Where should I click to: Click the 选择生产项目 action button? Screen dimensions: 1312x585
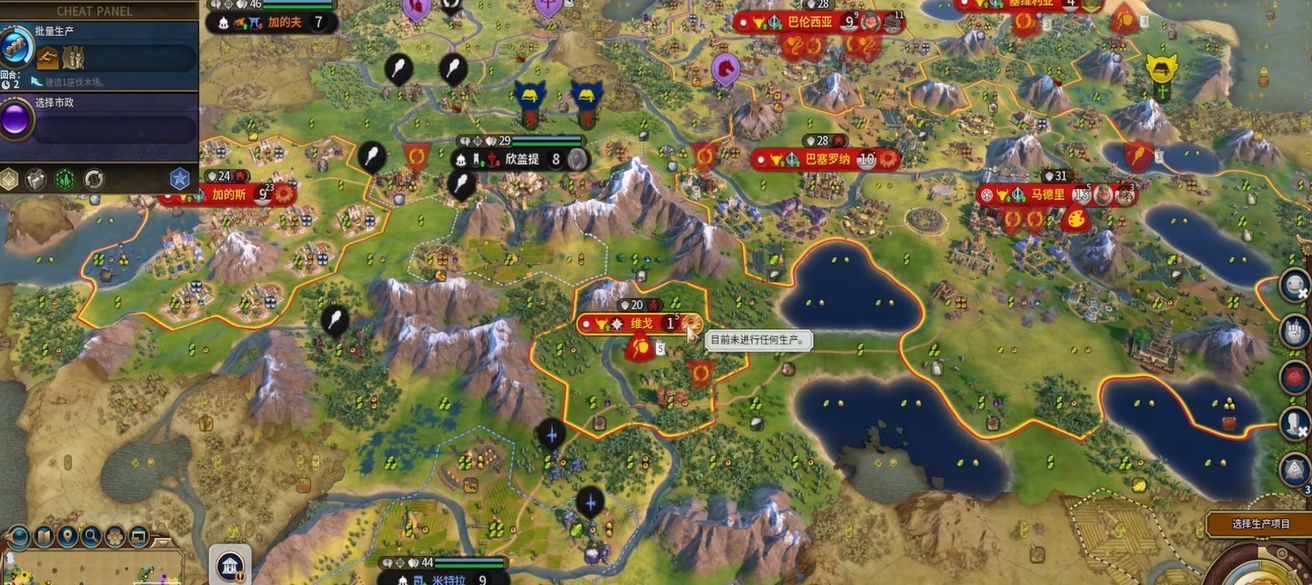(1260, 523)
